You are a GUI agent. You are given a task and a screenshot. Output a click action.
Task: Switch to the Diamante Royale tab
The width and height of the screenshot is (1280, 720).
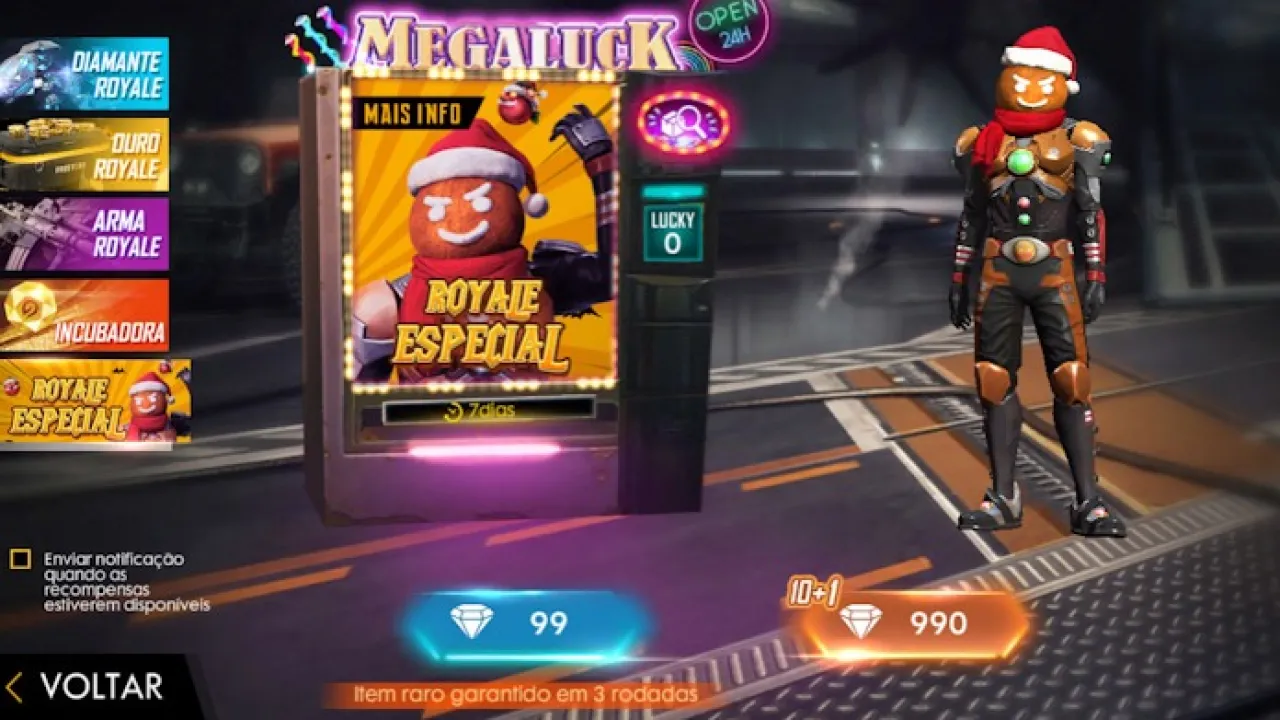click(85, 74)
